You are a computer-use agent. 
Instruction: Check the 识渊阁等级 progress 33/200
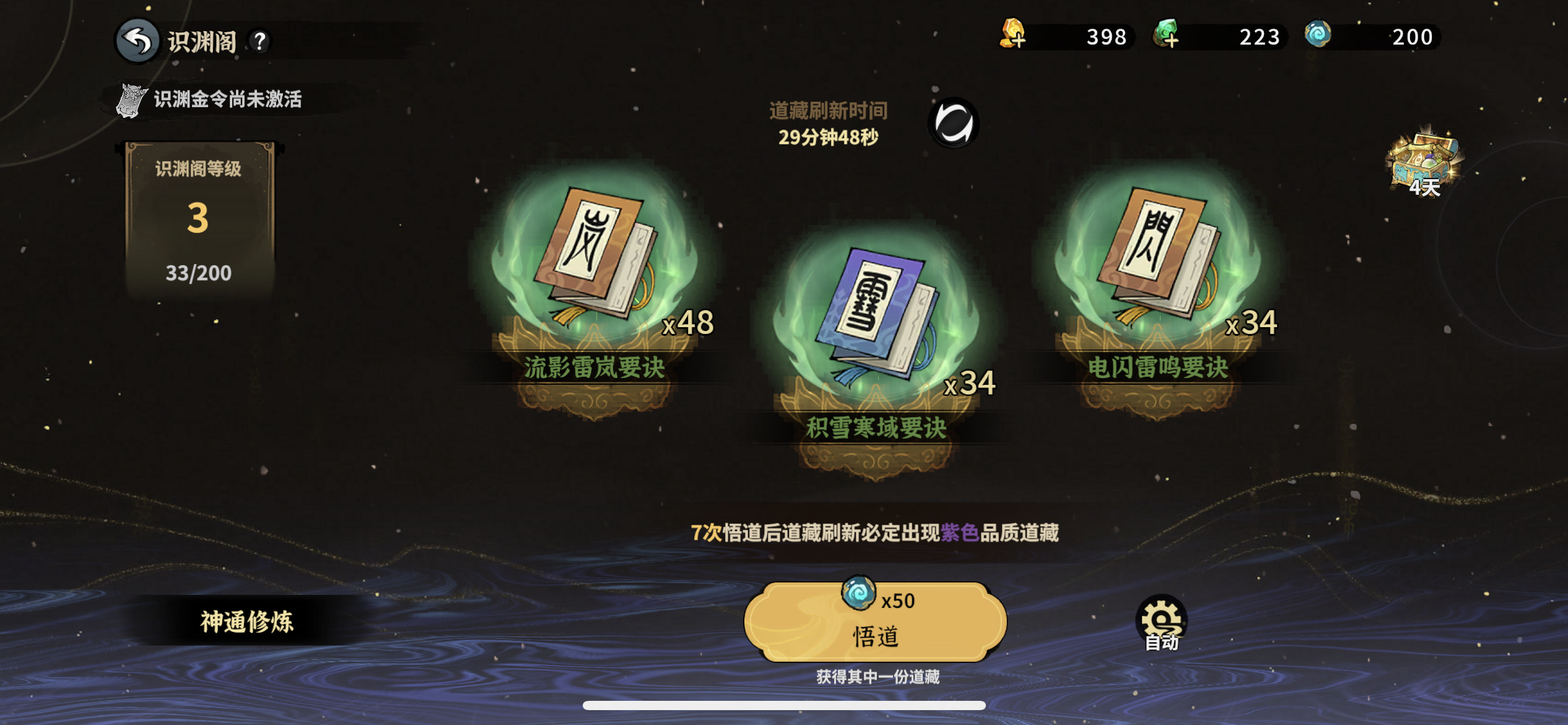(x=199, y=271)
